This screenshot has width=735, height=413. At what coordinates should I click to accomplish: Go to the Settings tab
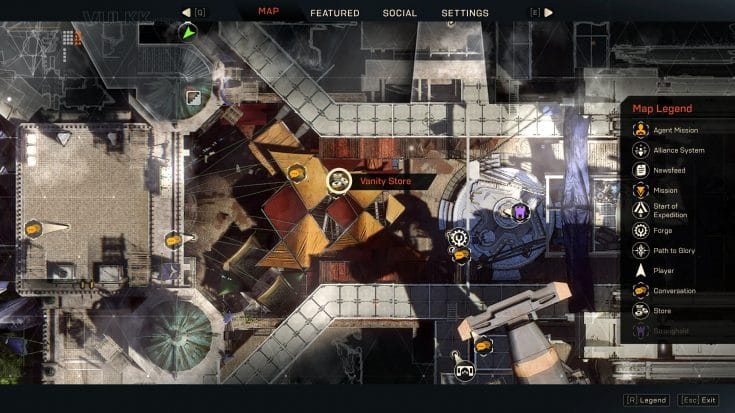(x=465, y=13)
